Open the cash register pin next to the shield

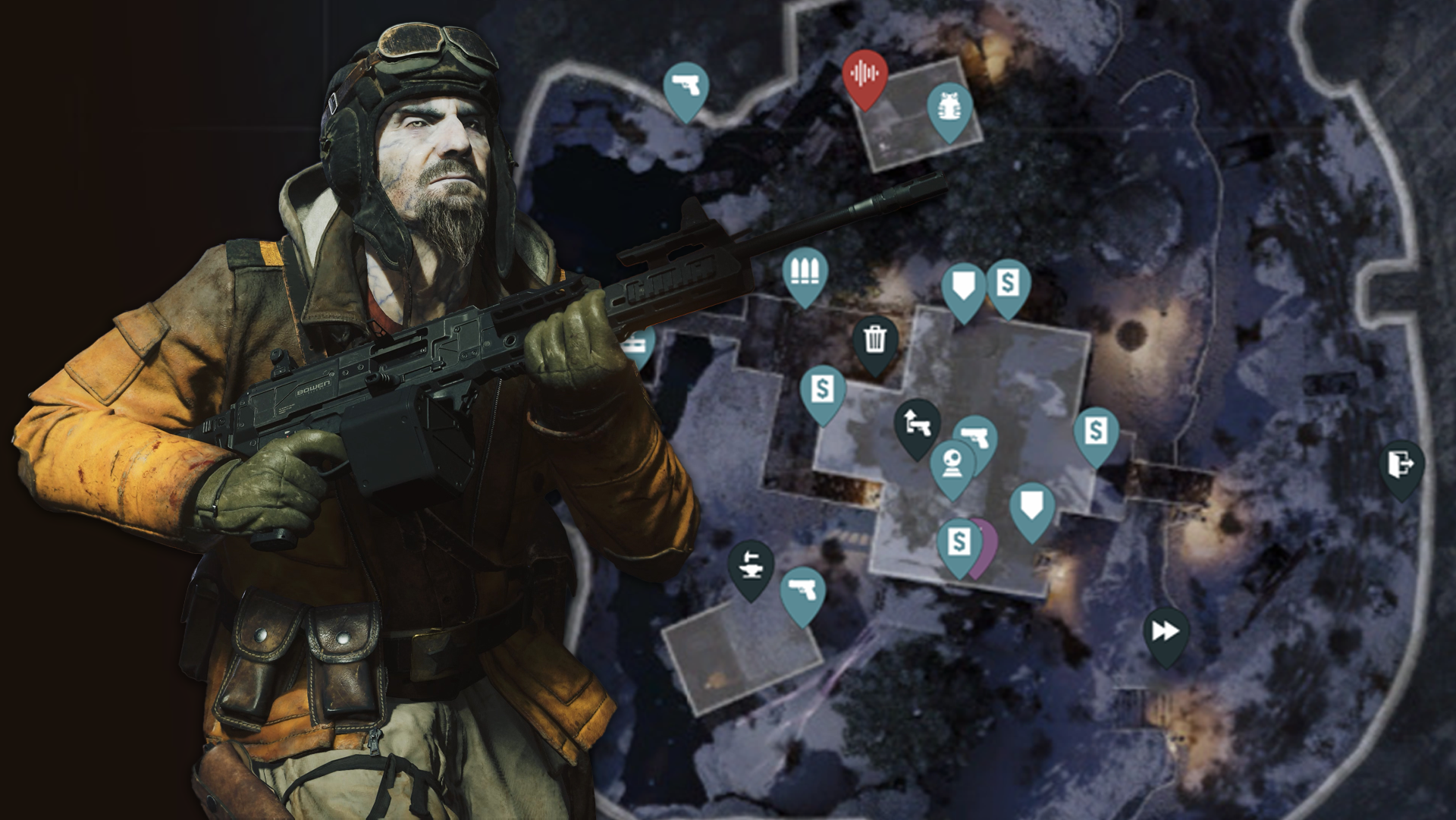(x=1009, y=281)
